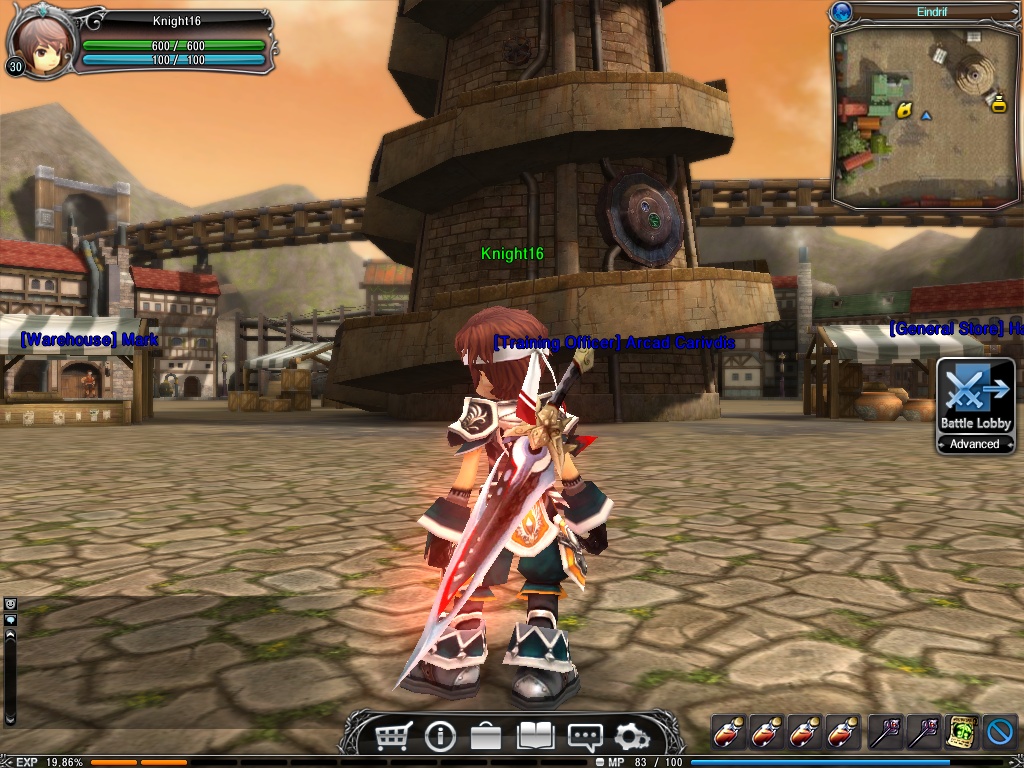Open the inventory briefcase icon

point(486,737)
